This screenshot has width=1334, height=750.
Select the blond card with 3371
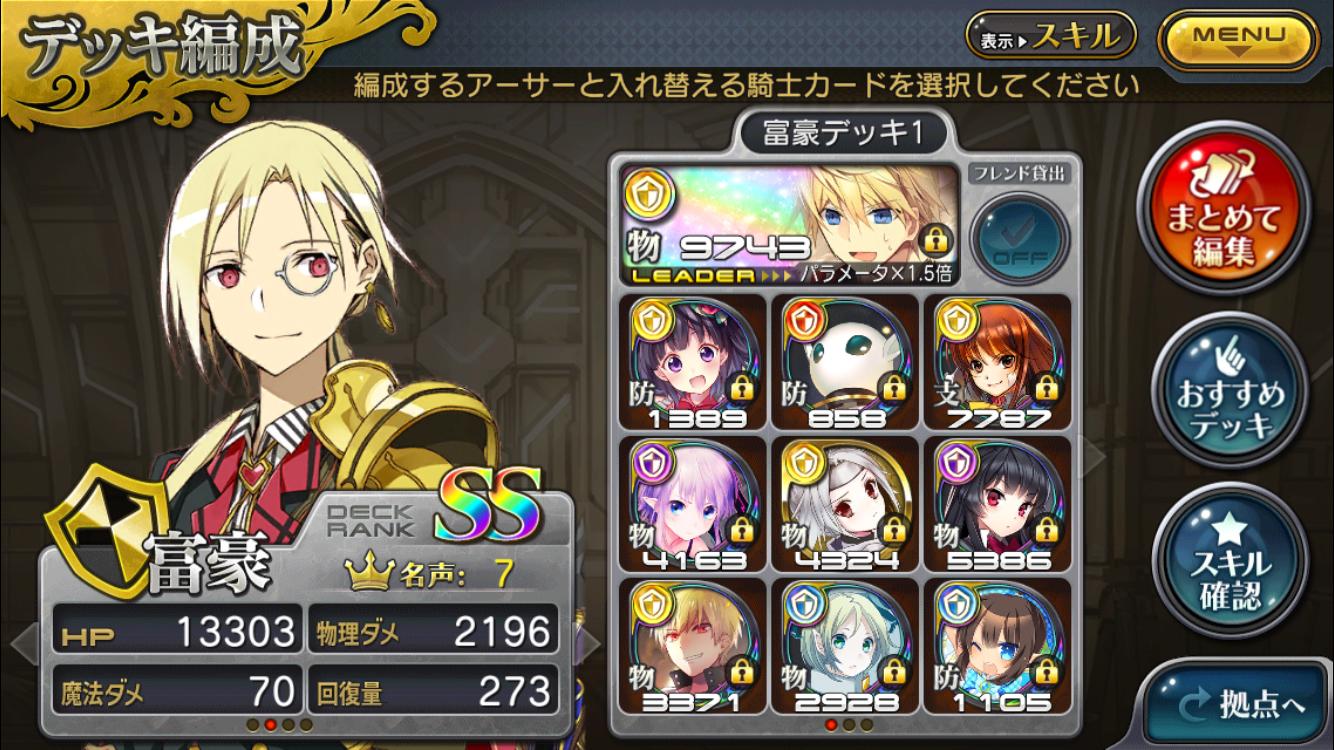pyautogui.click(x=692, y=645)
